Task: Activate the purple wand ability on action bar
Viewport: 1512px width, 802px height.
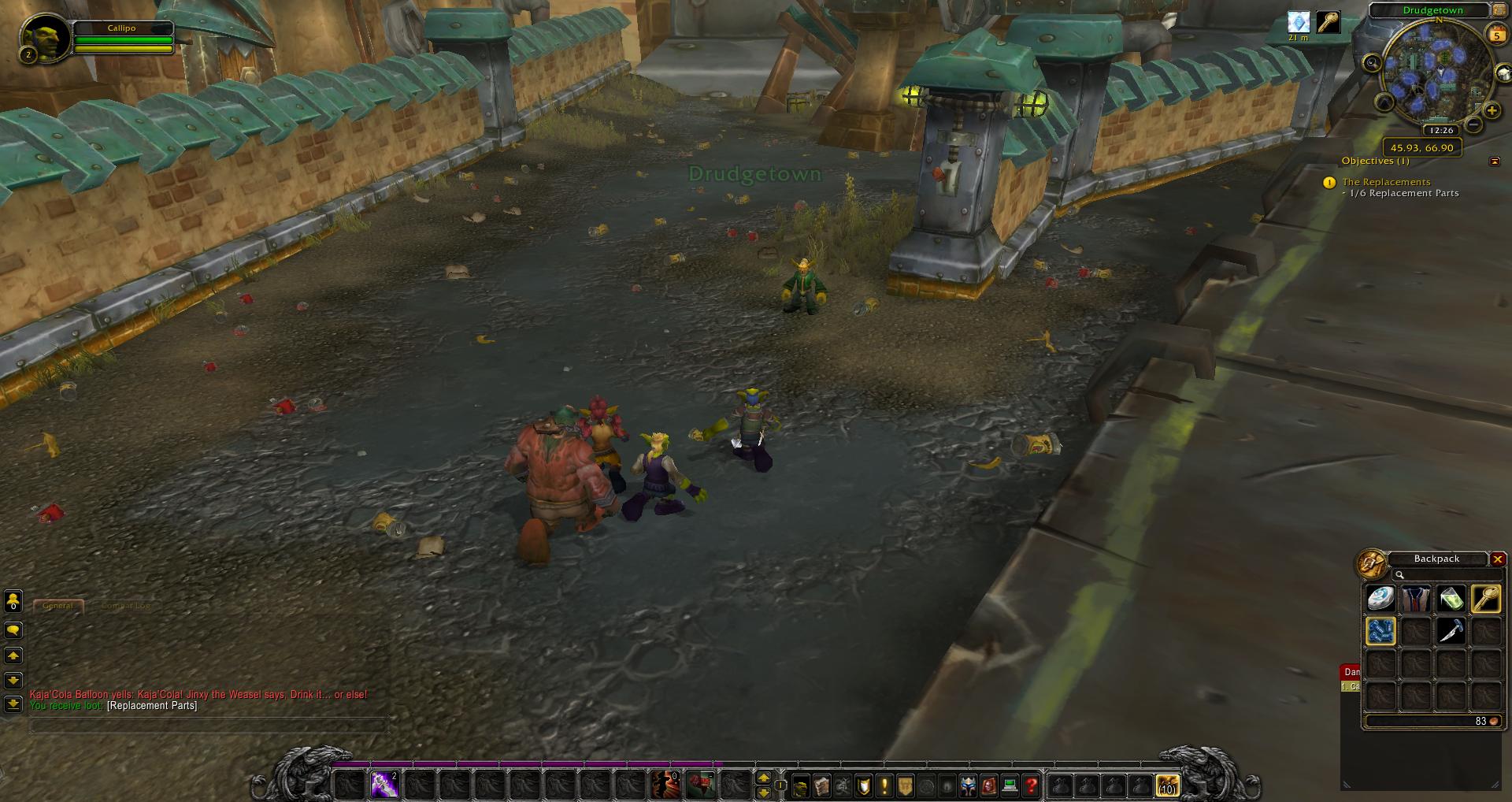Action: pyautogui.click(x=384, y=785)
